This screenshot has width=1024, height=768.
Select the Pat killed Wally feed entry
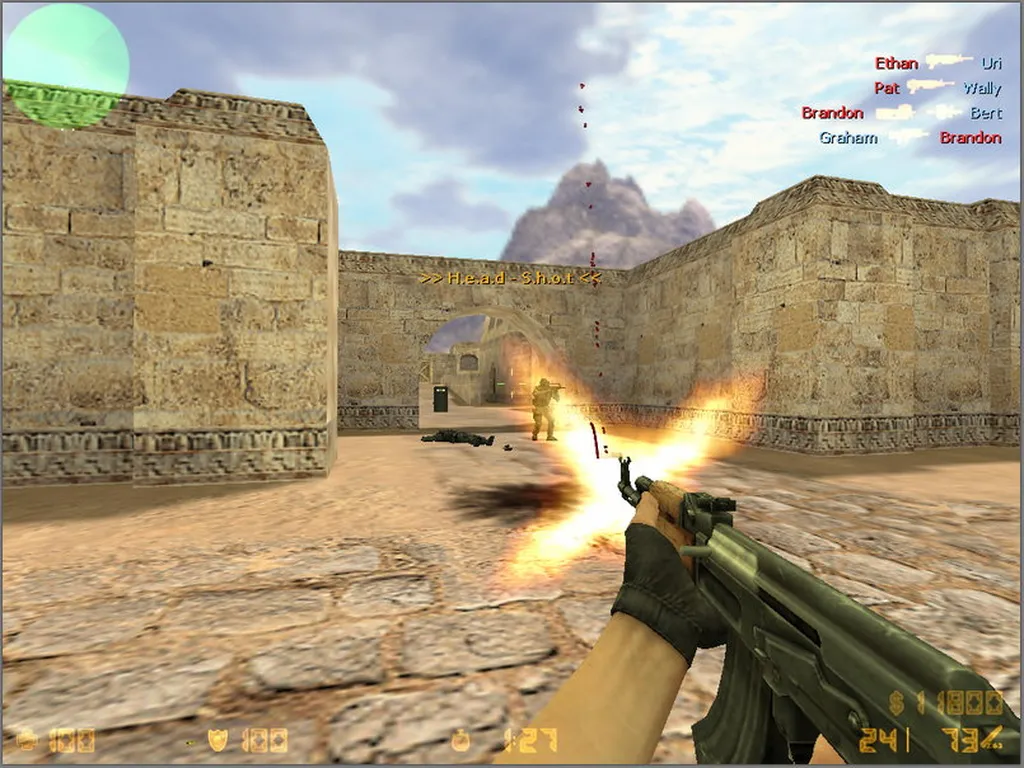(937, 88)
